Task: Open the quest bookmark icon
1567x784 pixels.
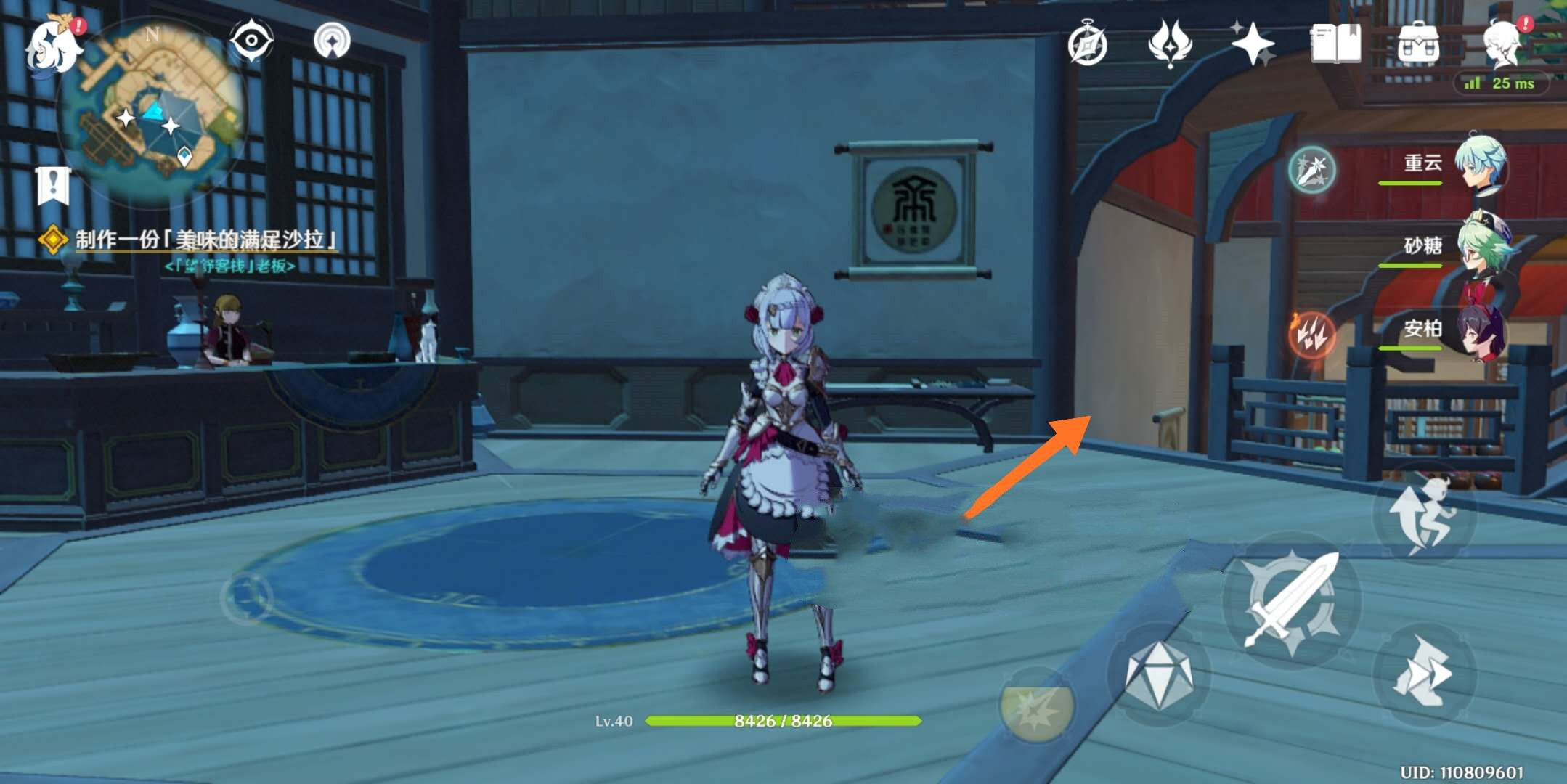Action: coord(53,185)
